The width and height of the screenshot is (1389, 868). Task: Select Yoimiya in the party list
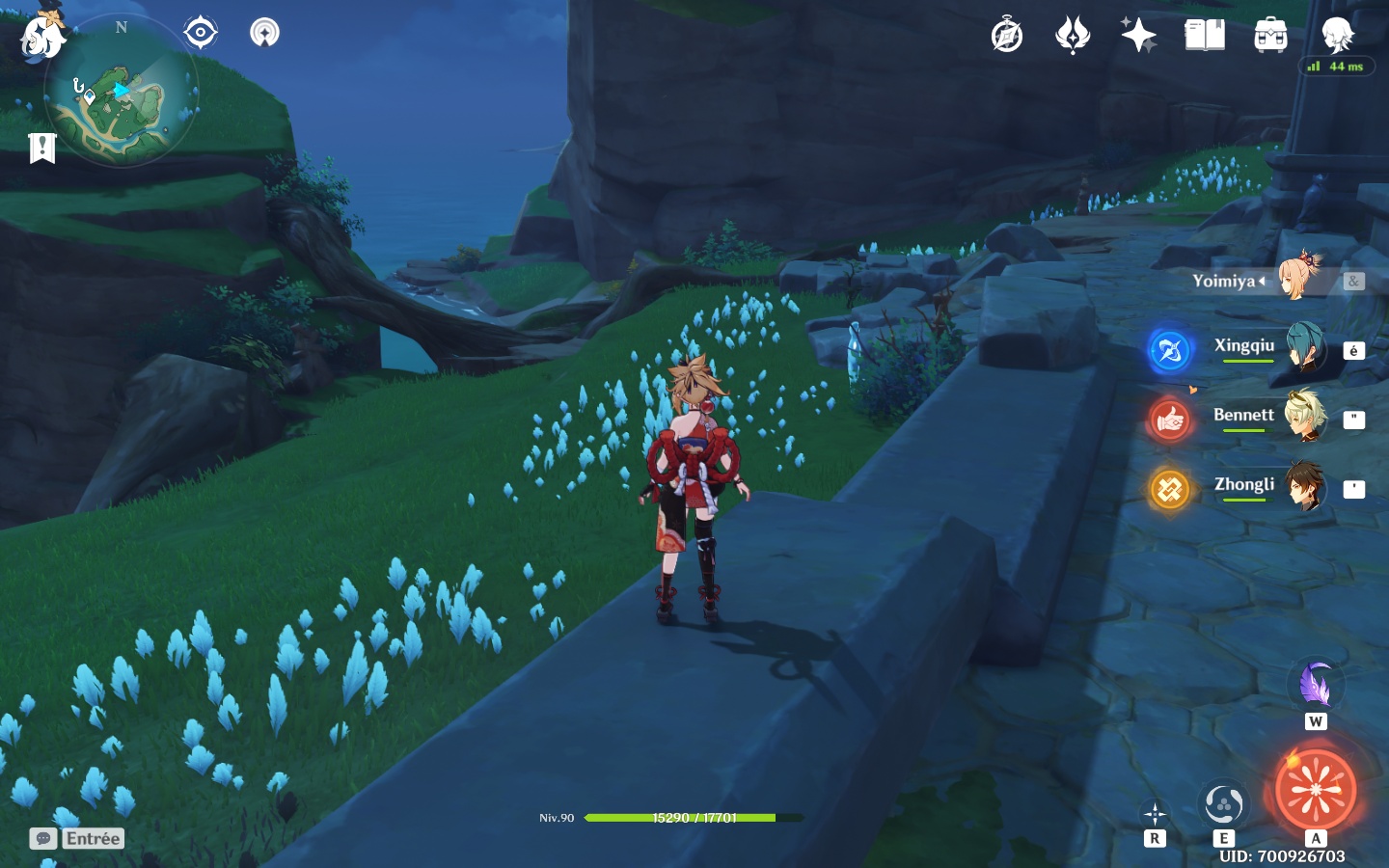(x=1299, y=279)
